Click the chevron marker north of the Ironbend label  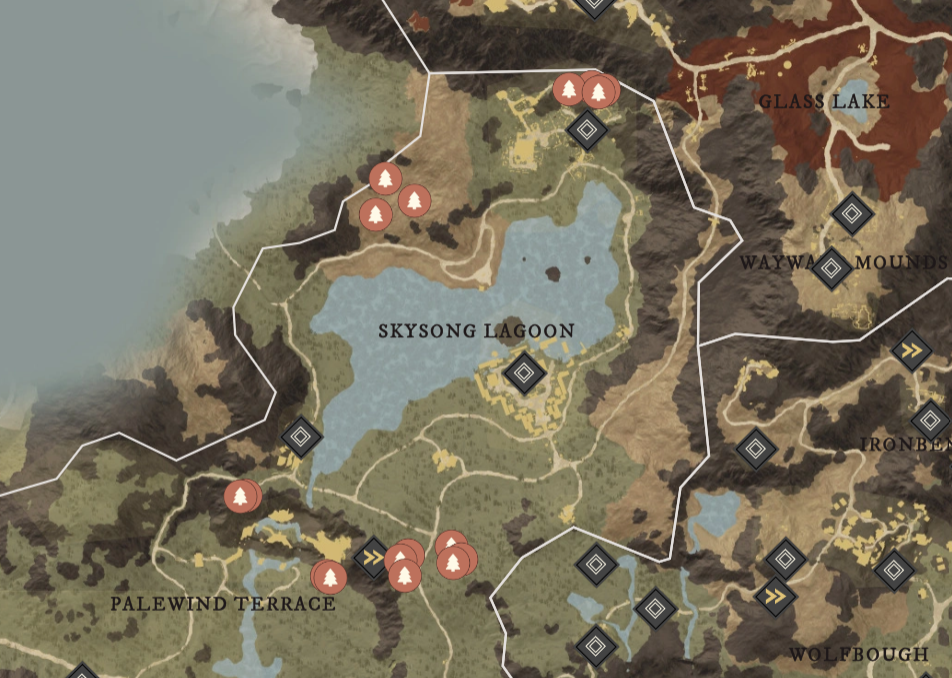coord(911,350)
